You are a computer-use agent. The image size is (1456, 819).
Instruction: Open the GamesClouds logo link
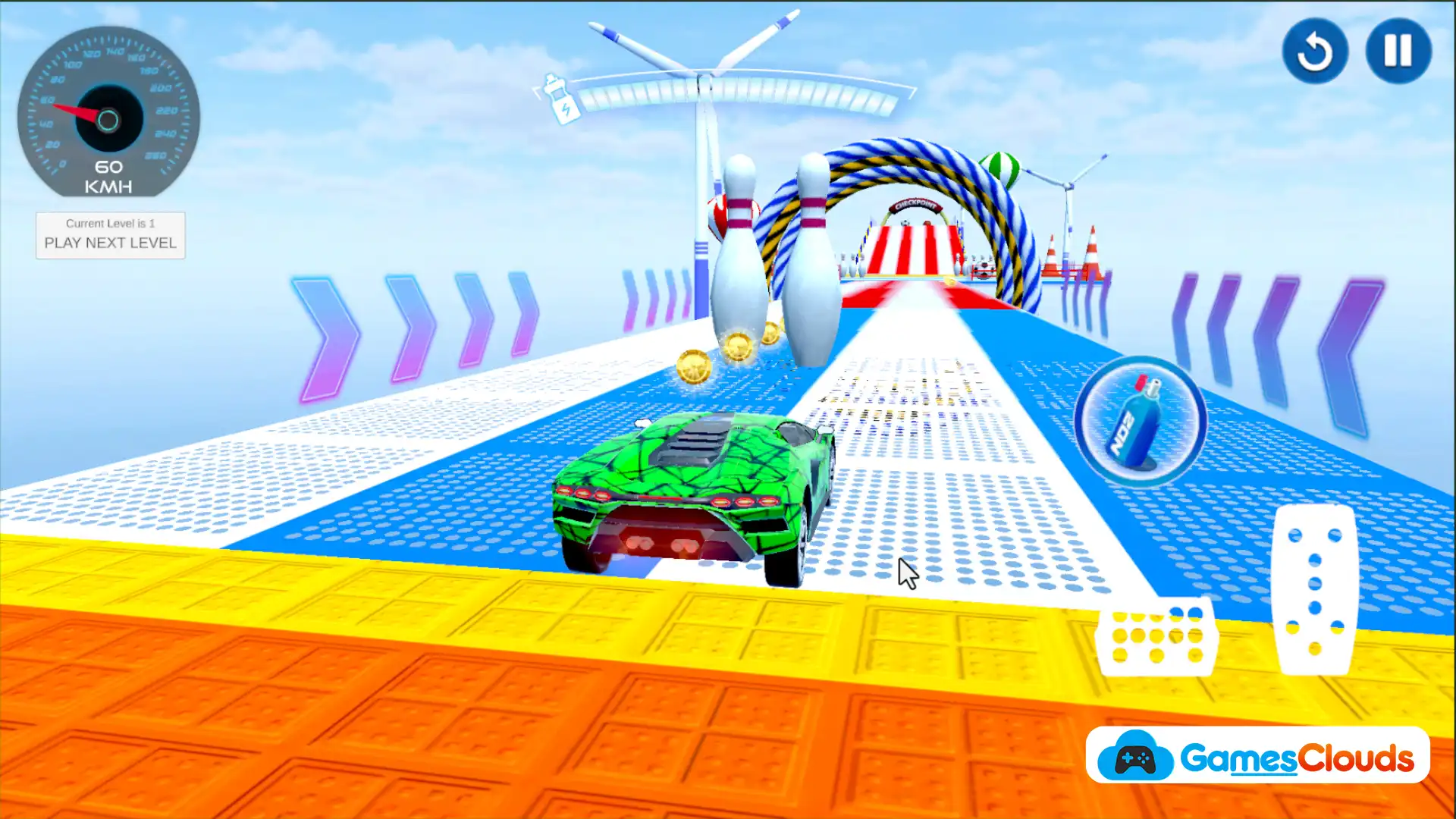click(1257, 756)
